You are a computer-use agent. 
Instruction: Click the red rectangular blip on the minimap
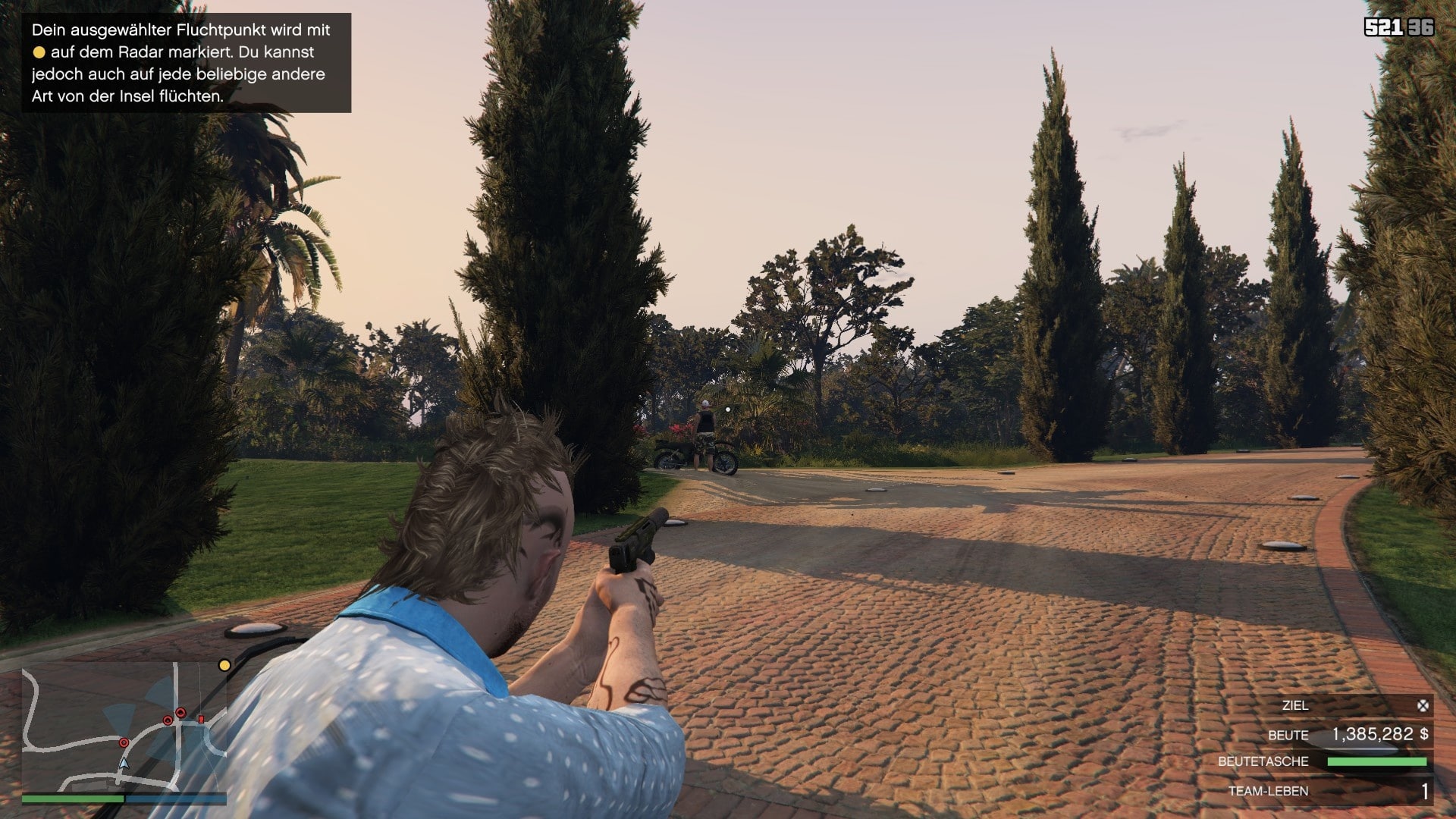201,720
